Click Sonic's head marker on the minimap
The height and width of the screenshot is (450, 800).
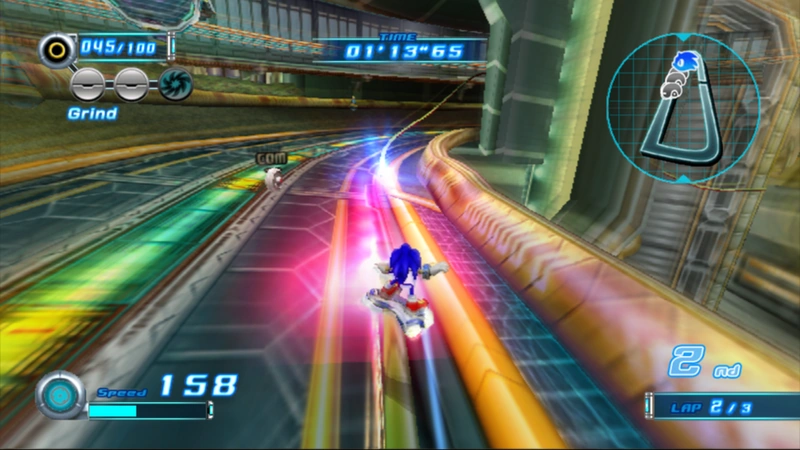tap(685, 64)
